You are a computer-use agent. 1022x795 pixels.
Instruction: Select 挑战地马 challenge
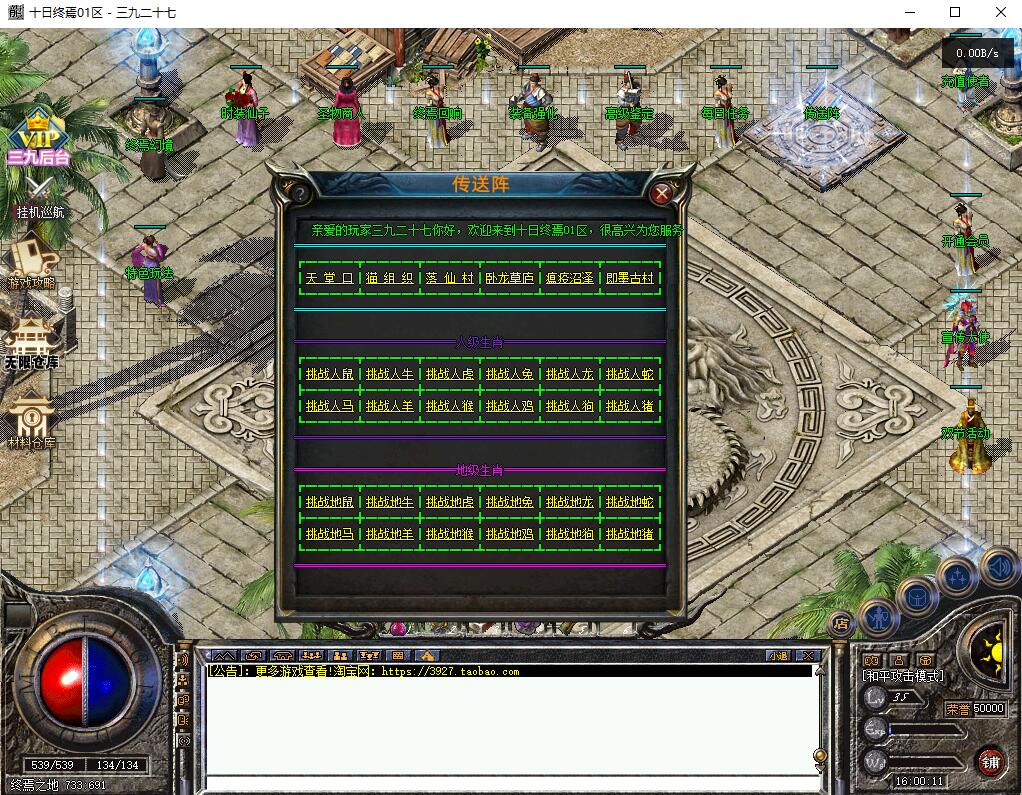[x=329, y=534]
